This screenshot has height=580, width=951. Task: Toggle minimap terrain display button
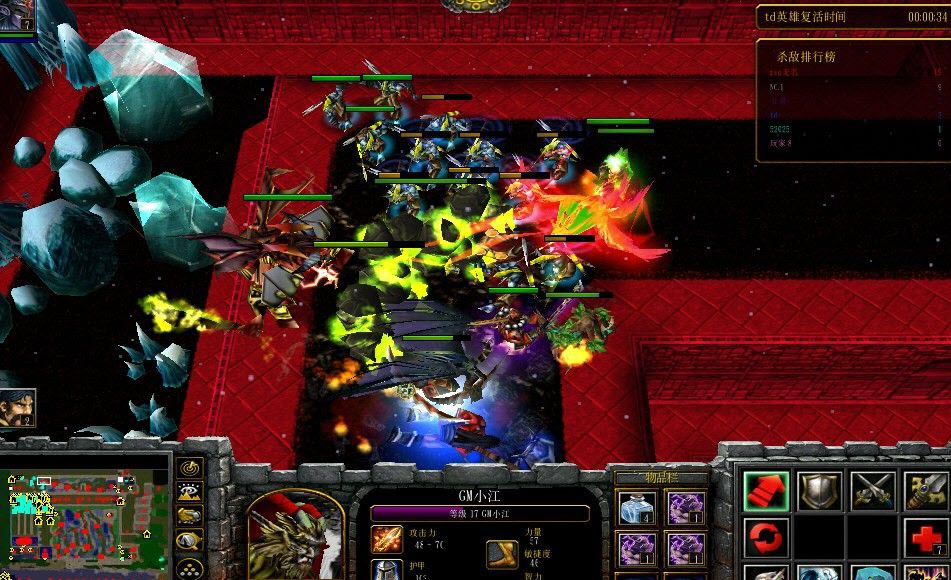click(x=188, y=491)
